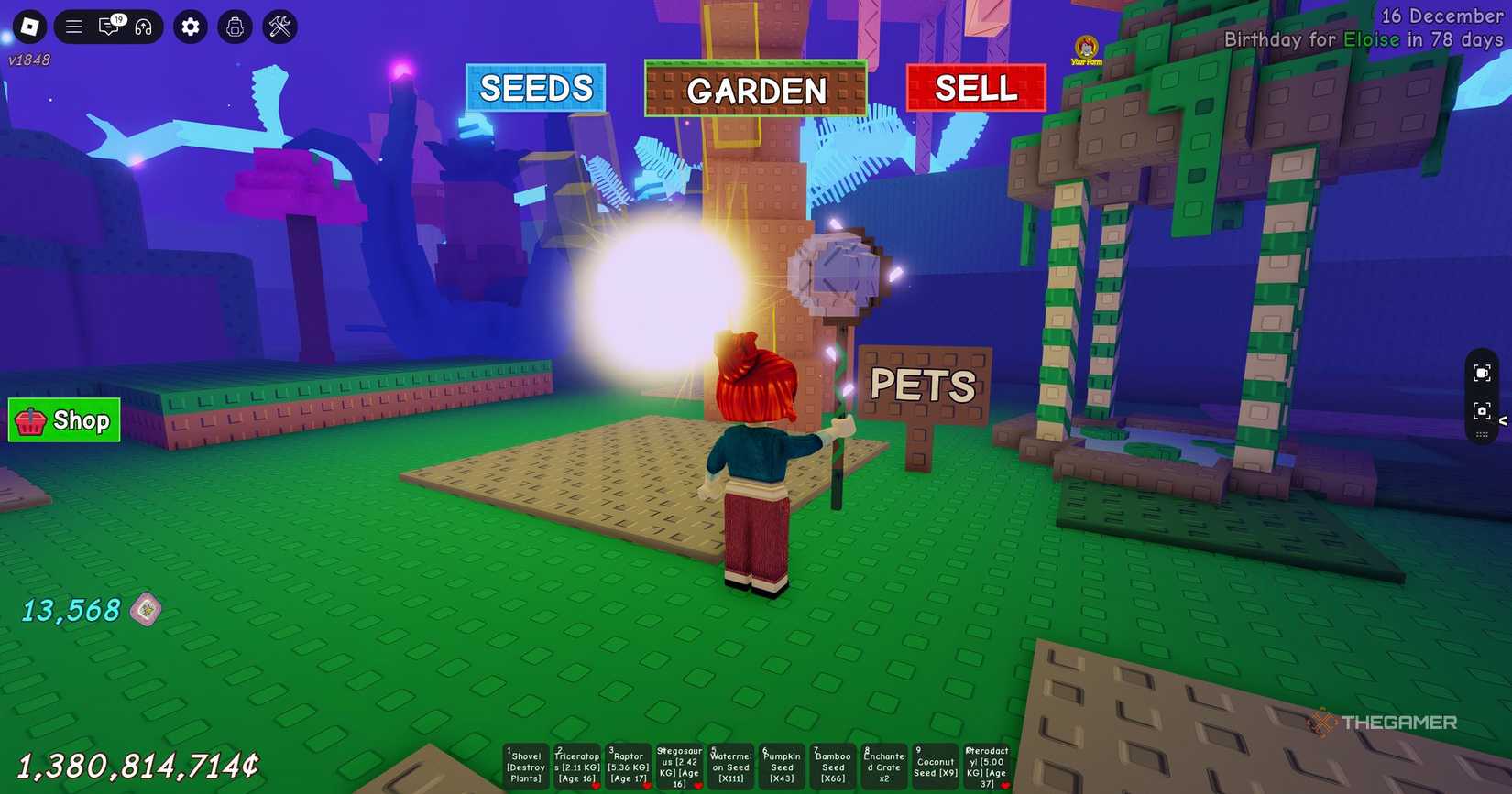1512x794 pixels.
Task: Open chat with 19 unread messages
Action: pos(109,27)
